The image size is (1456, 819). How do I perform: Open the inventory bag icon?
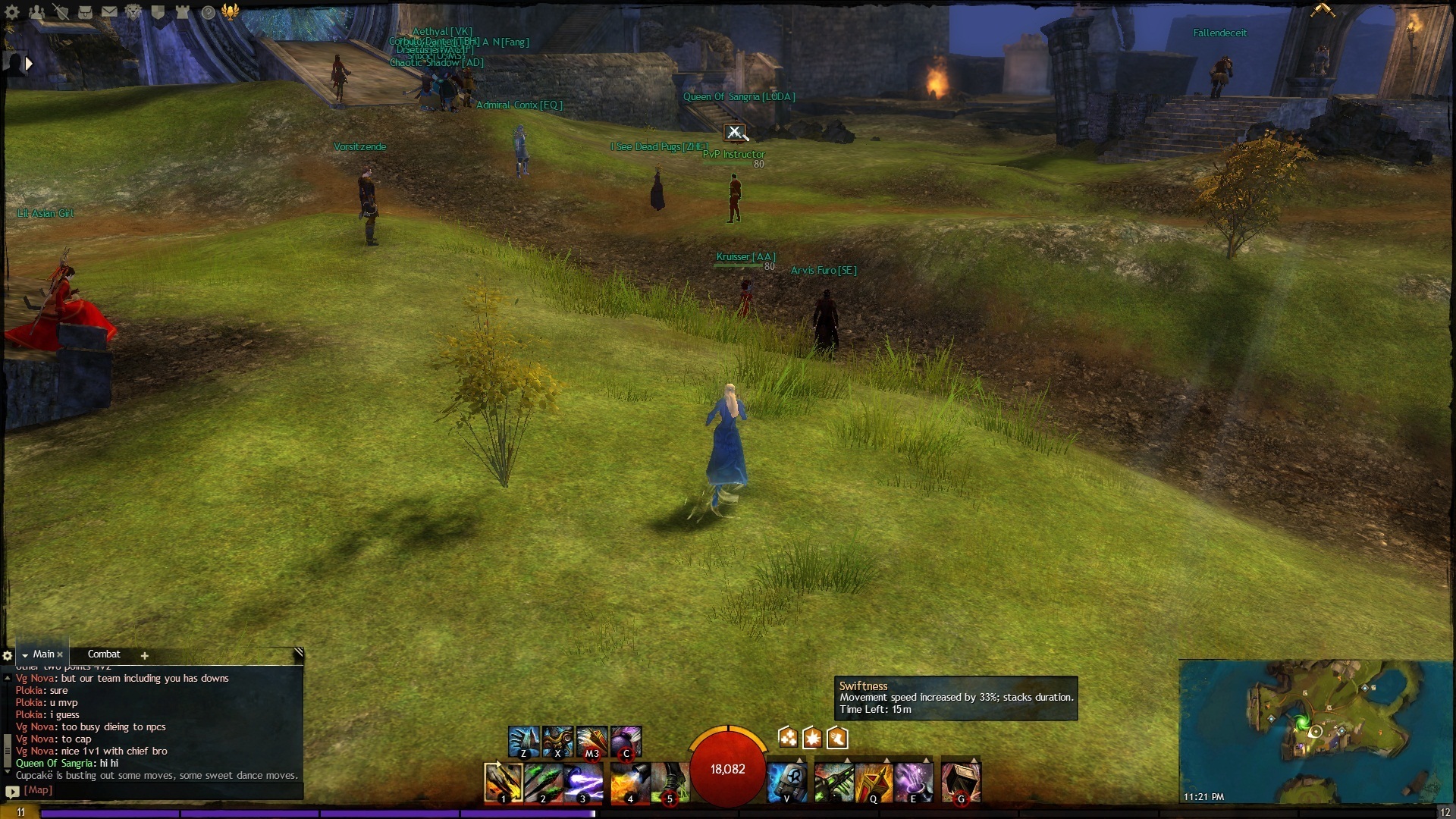point(85,12)
